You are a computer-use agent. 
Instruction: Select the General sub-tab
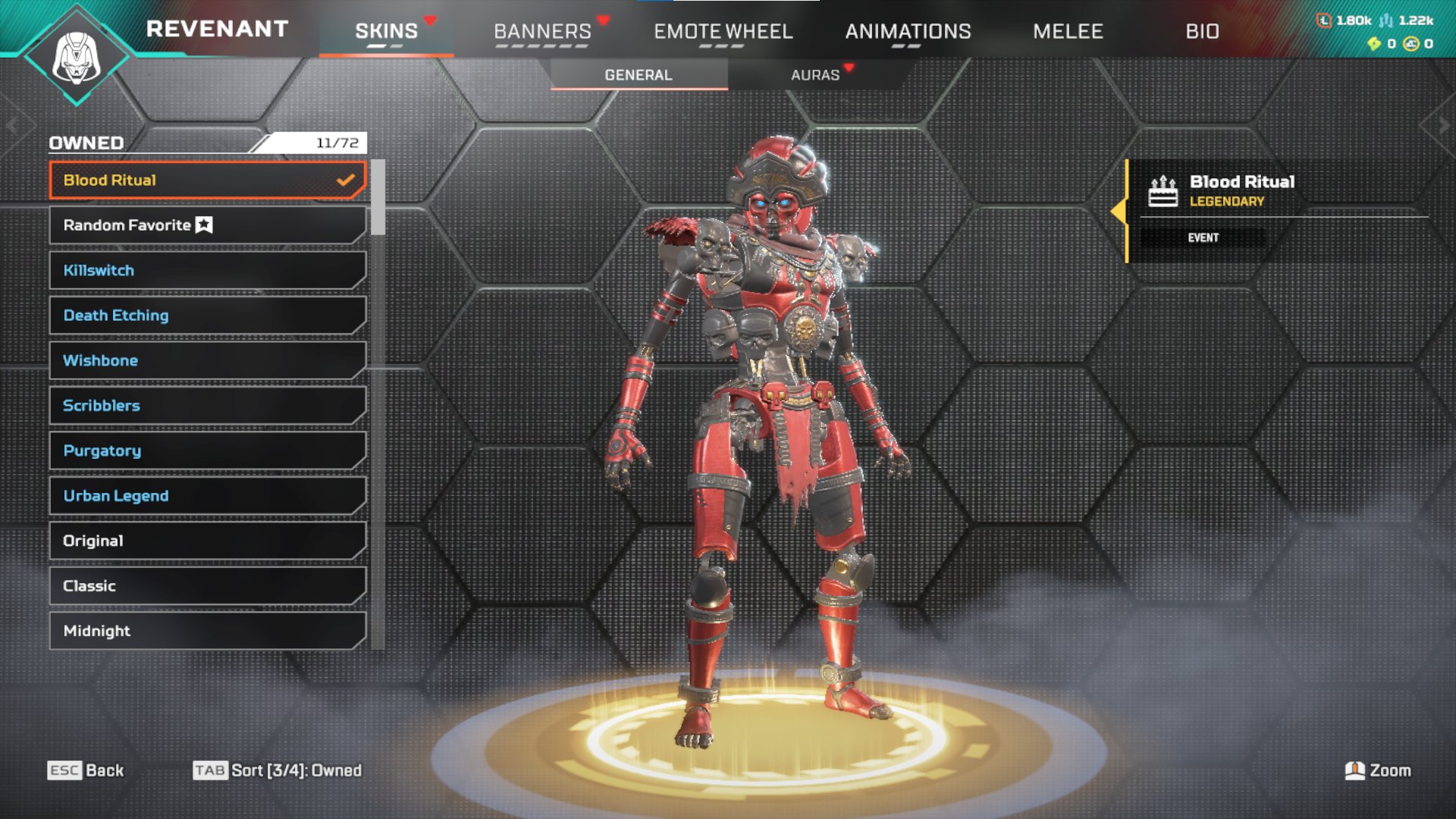tap(639, 75)
